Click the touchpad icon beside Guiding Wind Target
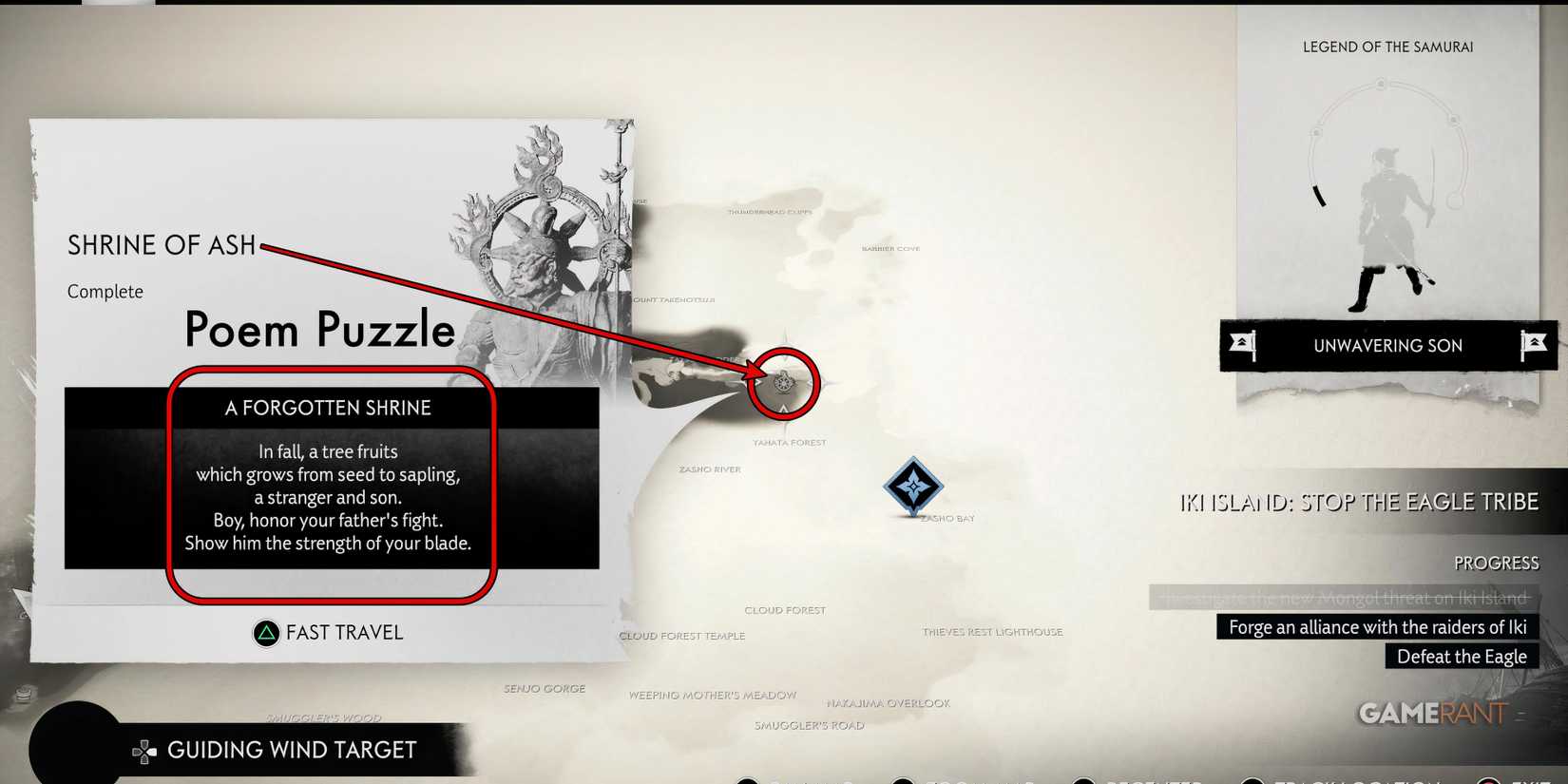 pyautogui.click(x=144, y=750)
